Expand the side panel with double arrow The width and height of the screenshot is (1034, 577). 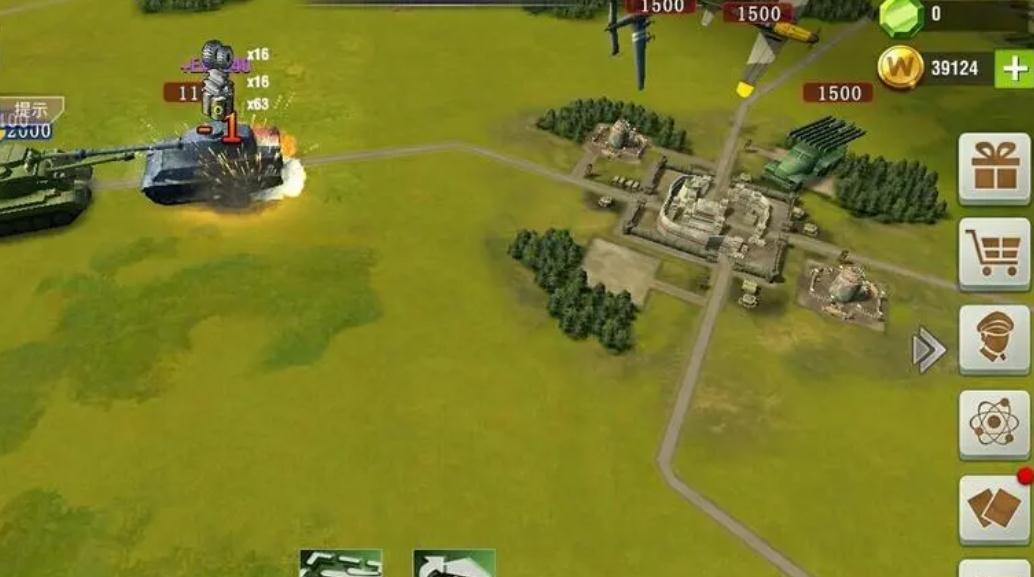[929, 350]
